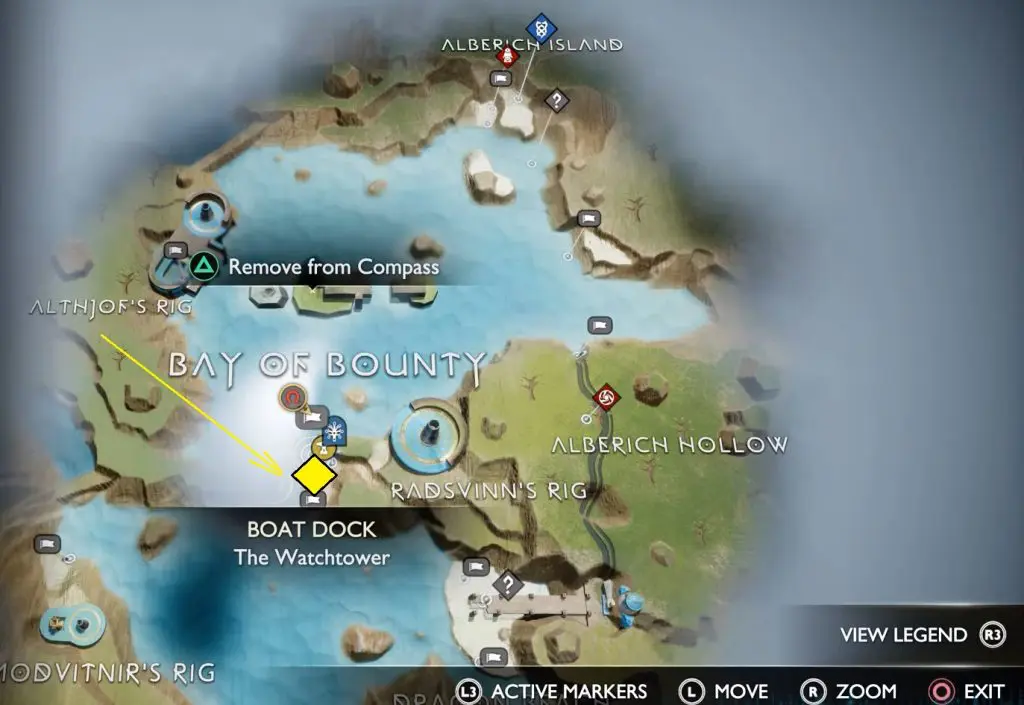Show the Active Markers list
1024x705 pixels.
tap(552, 691)
